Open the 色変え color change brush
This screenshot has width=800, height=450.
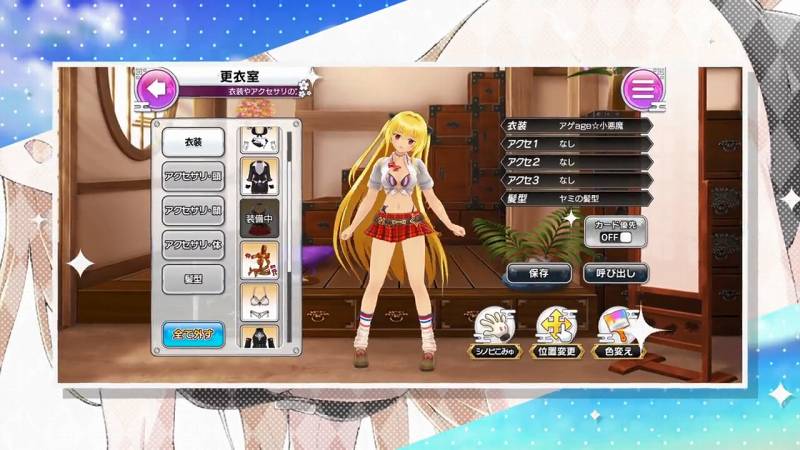click(616, 328)
